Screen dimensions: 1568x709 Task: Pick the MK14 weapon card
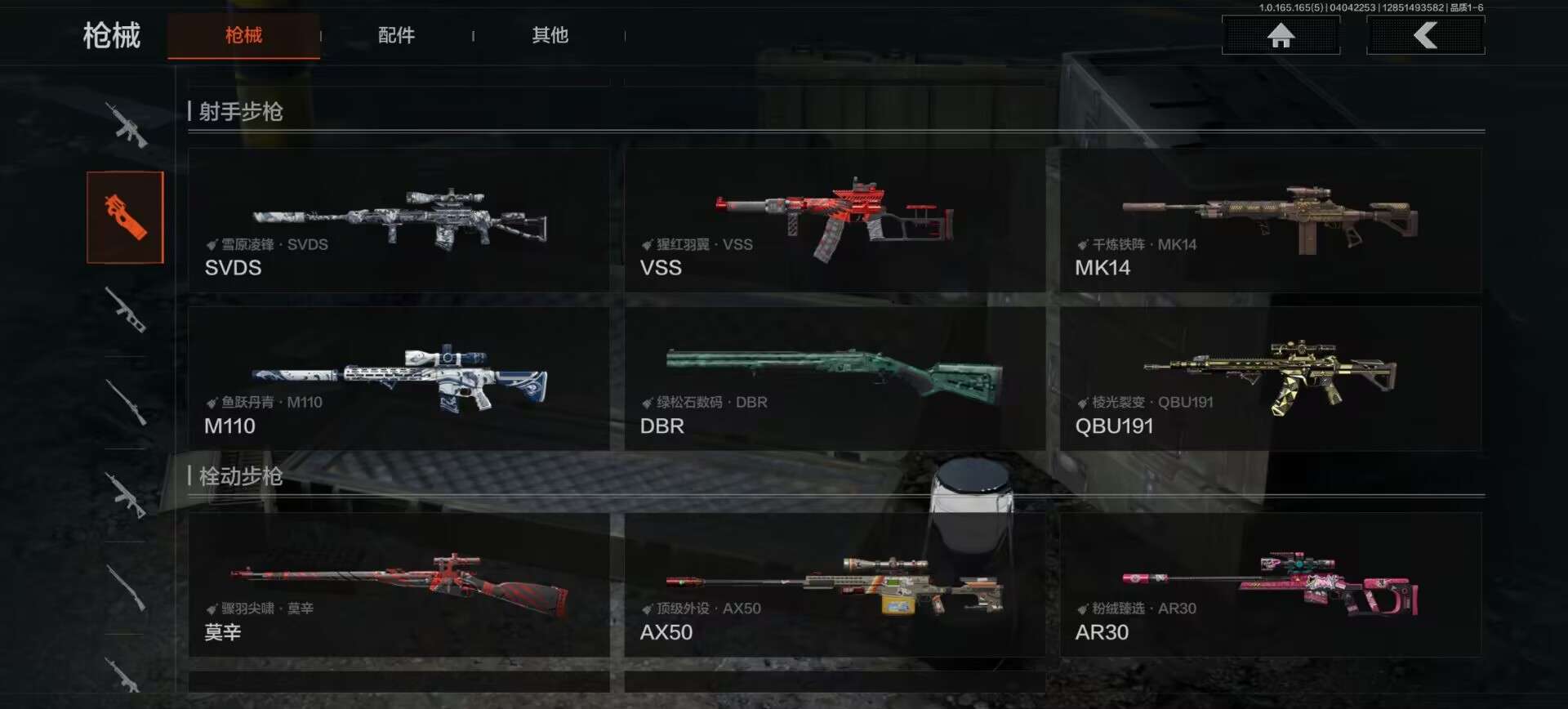pos(1270,220)
